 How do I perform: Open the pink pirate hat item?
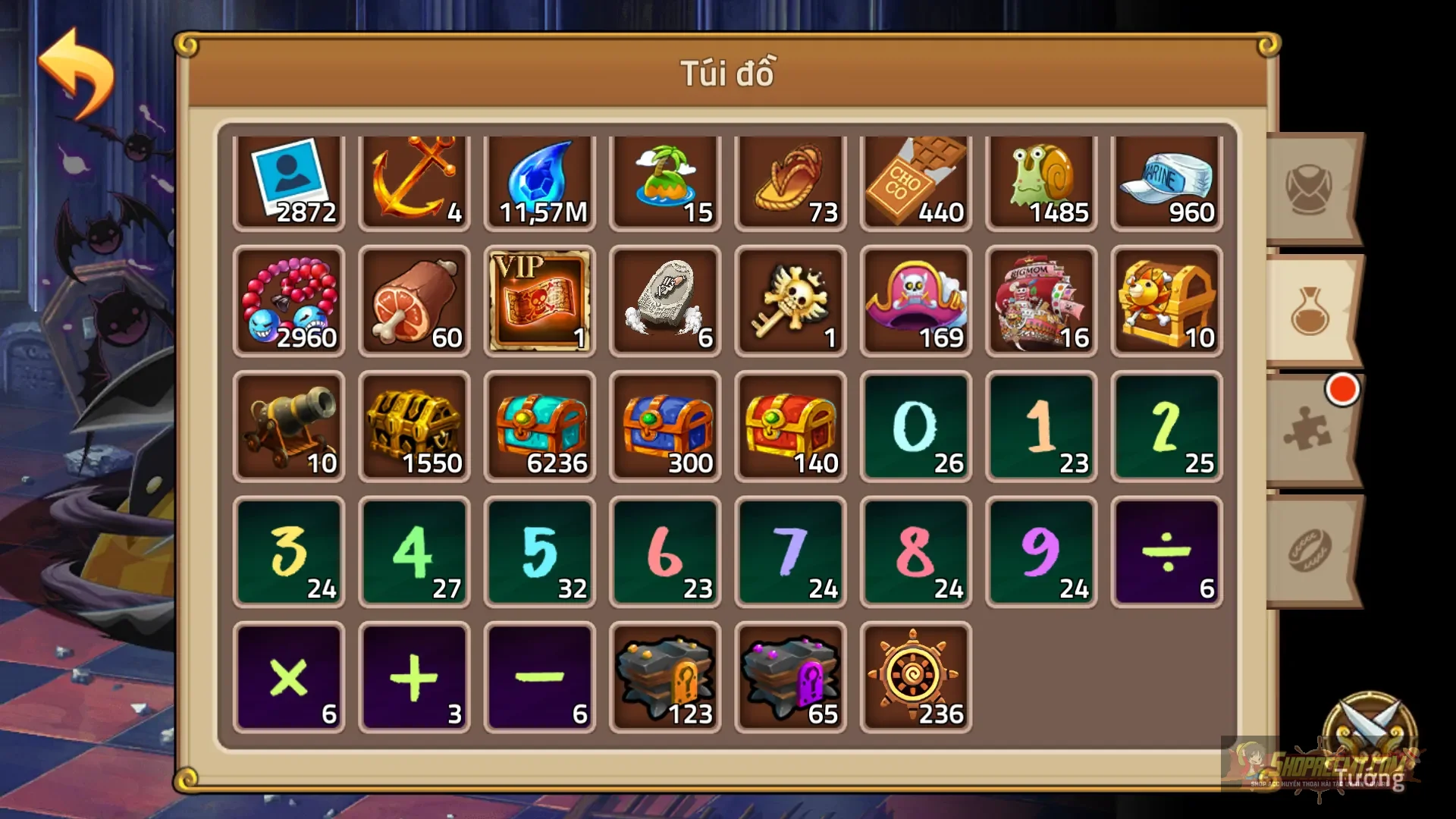click(x=916, y=302)
